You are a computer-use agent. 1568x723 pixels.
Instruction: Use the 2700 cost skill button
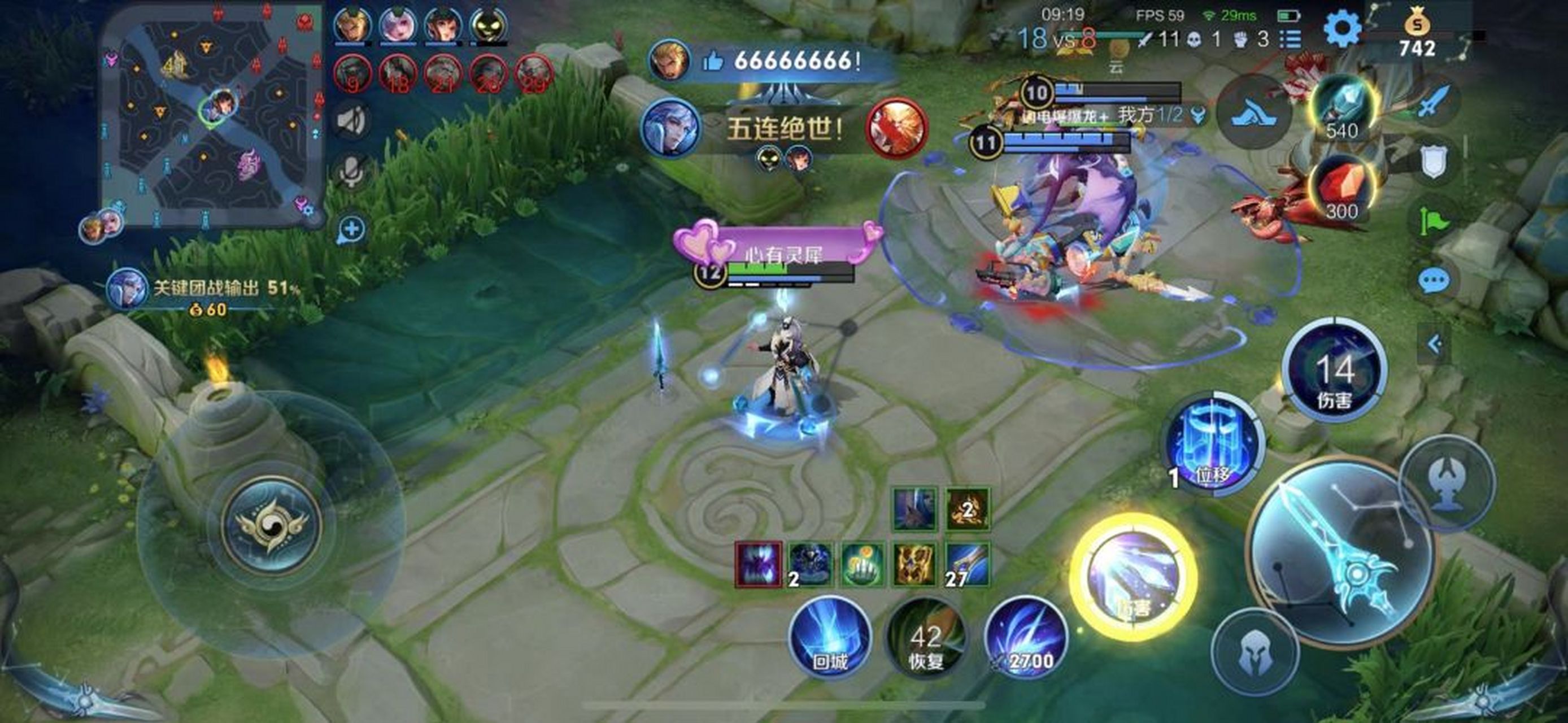(1026, 636)
